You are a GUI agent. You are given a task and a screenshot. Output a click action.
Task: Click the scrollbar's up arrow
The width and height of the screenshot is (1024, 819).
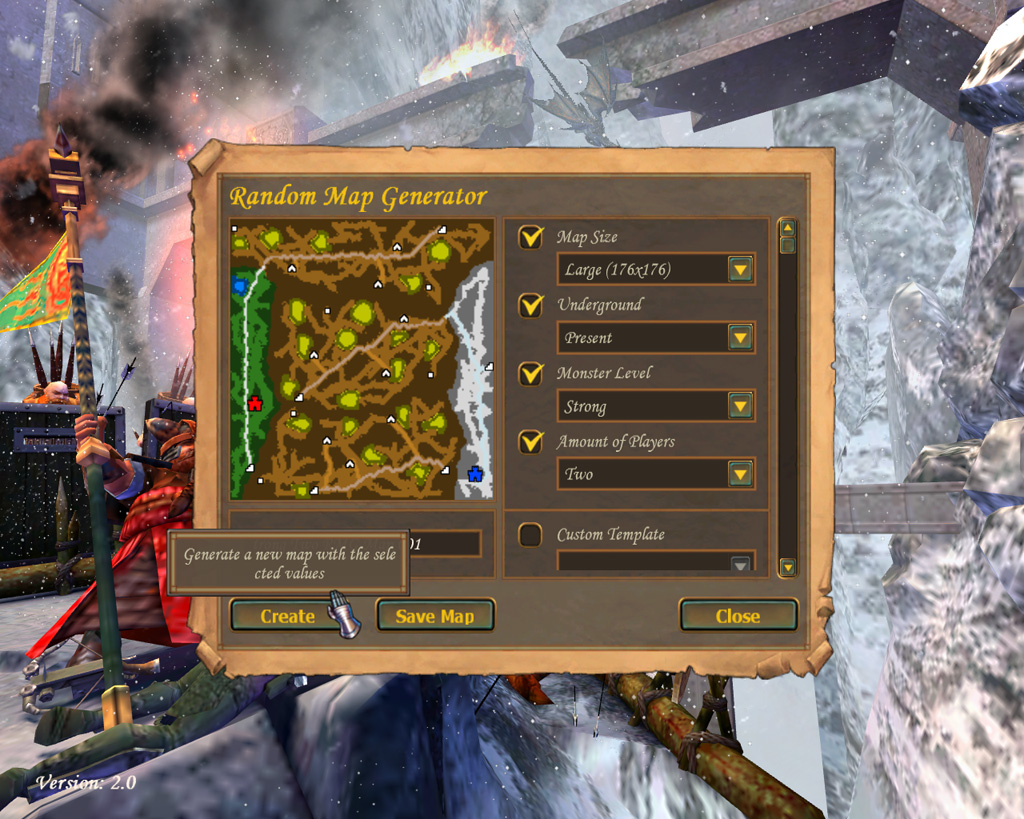tap(787, 227)
